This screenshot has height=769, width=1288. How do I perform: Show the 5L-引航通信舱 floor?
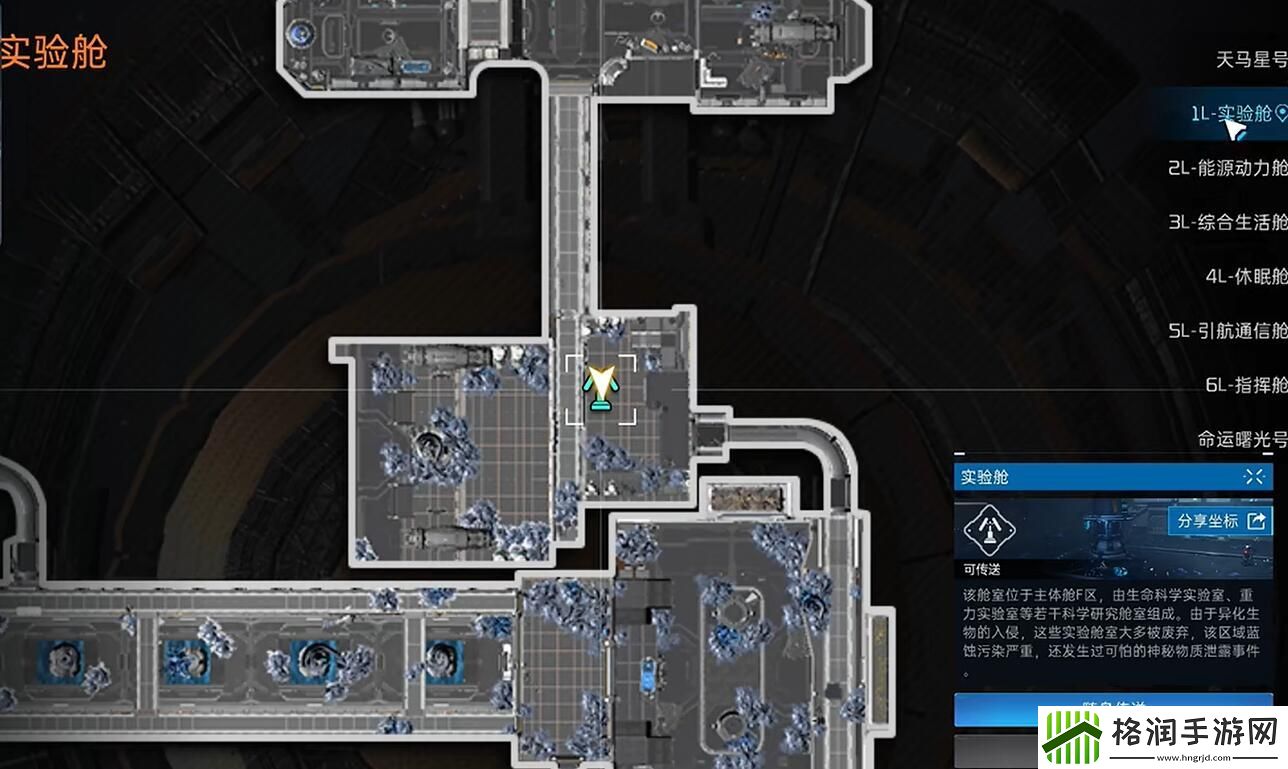coord(1227,331)
